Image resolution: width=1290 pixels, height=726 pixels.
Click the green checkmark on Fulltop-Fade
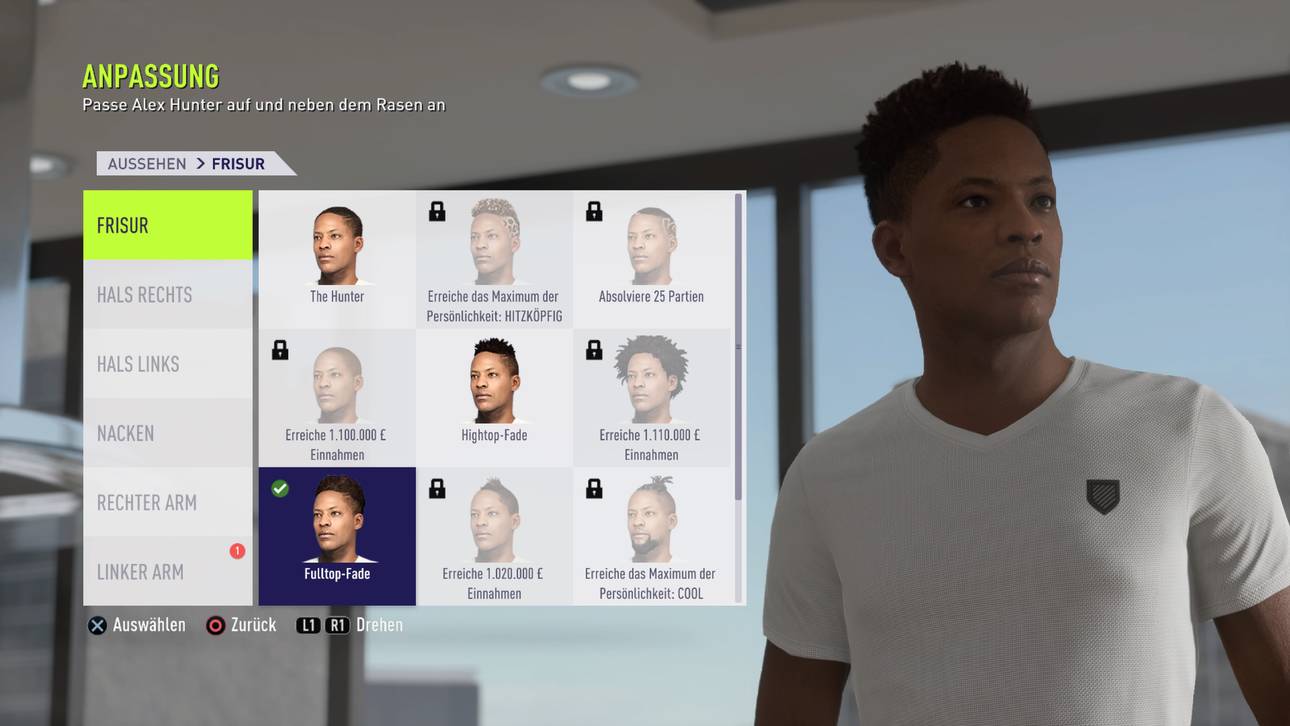point(280,488)
